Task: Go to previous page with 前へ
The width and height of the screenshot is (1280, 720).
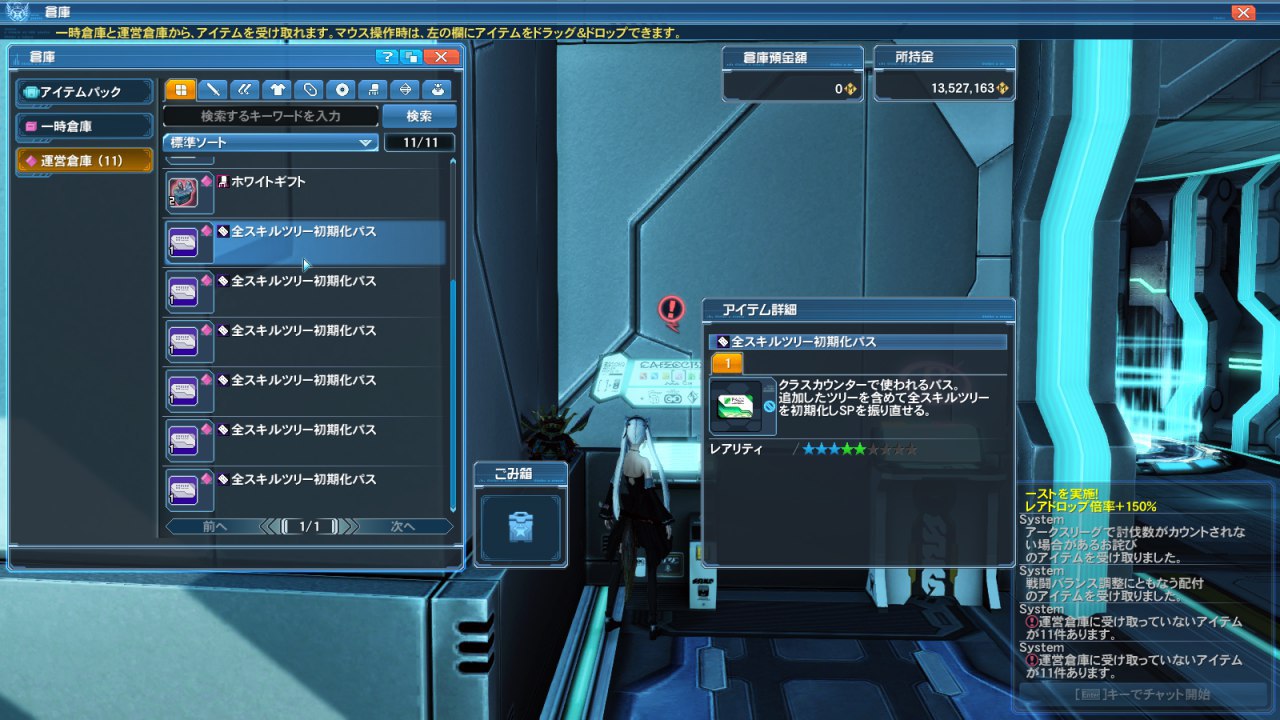Action: (x=214, y=526)
